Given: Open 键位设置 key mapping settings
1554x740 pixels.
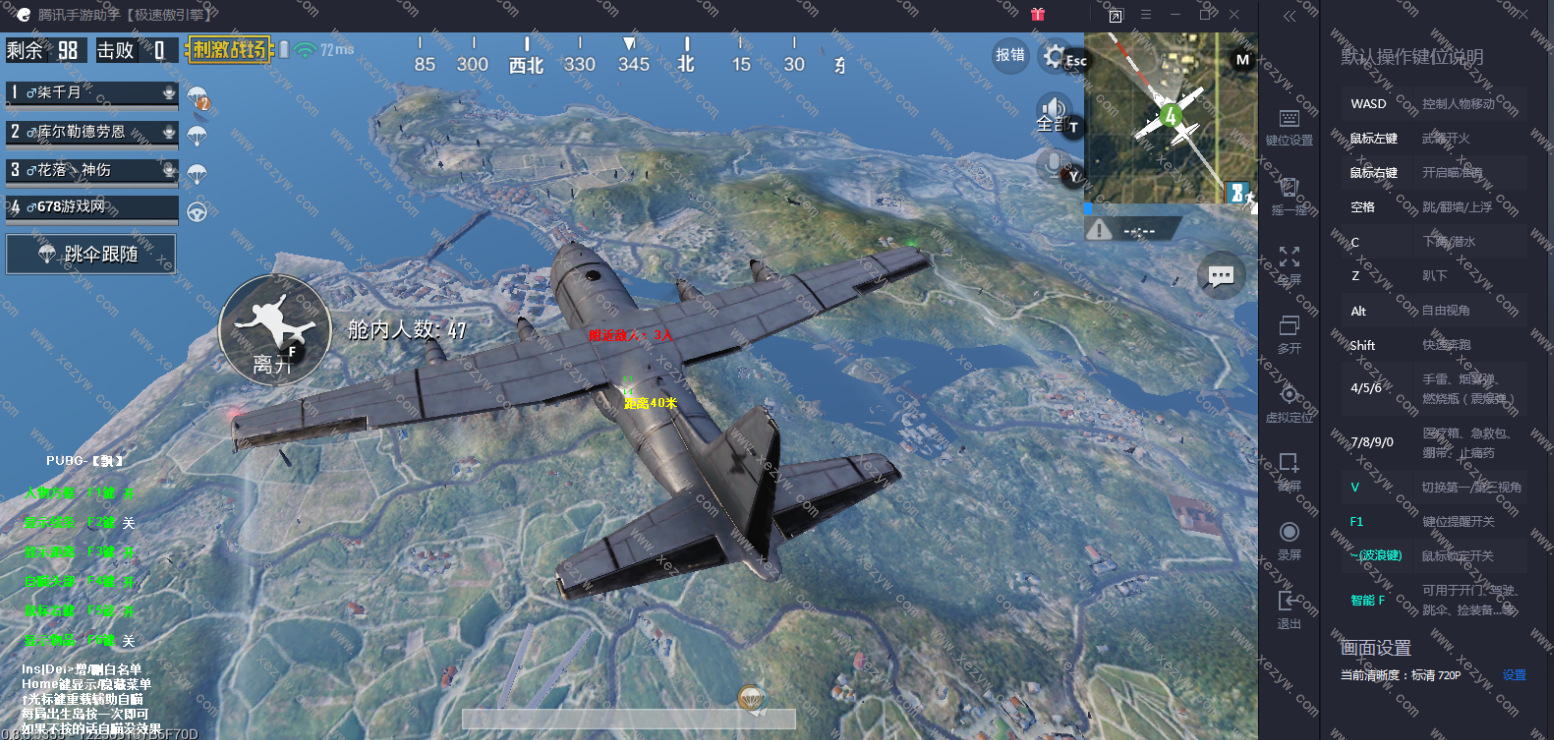Looking at the screenshot, I should [1289, 127].
